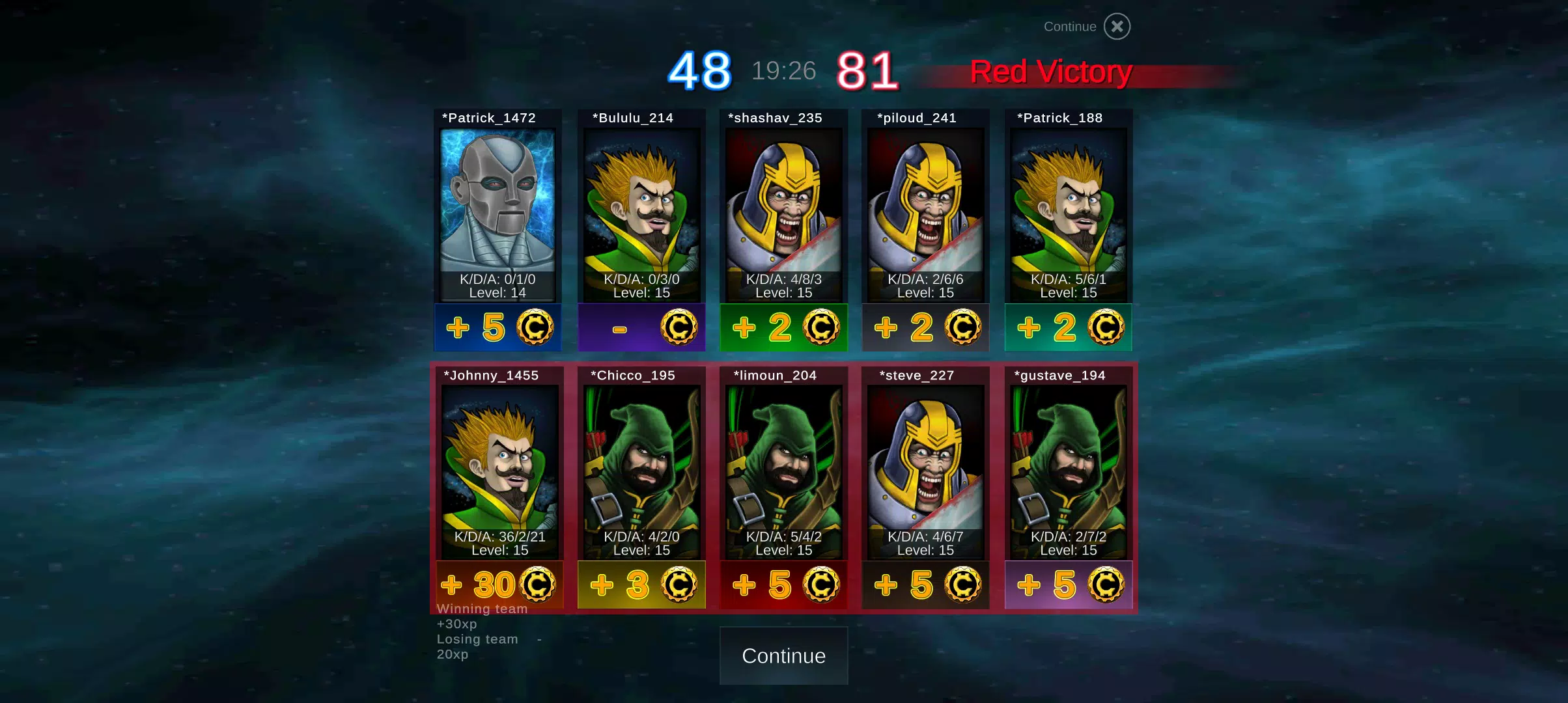Click the Continue label in the top right
The height and width of the screenshot is (703, 1568).
pyautogui.click(x=1069, y=26)
